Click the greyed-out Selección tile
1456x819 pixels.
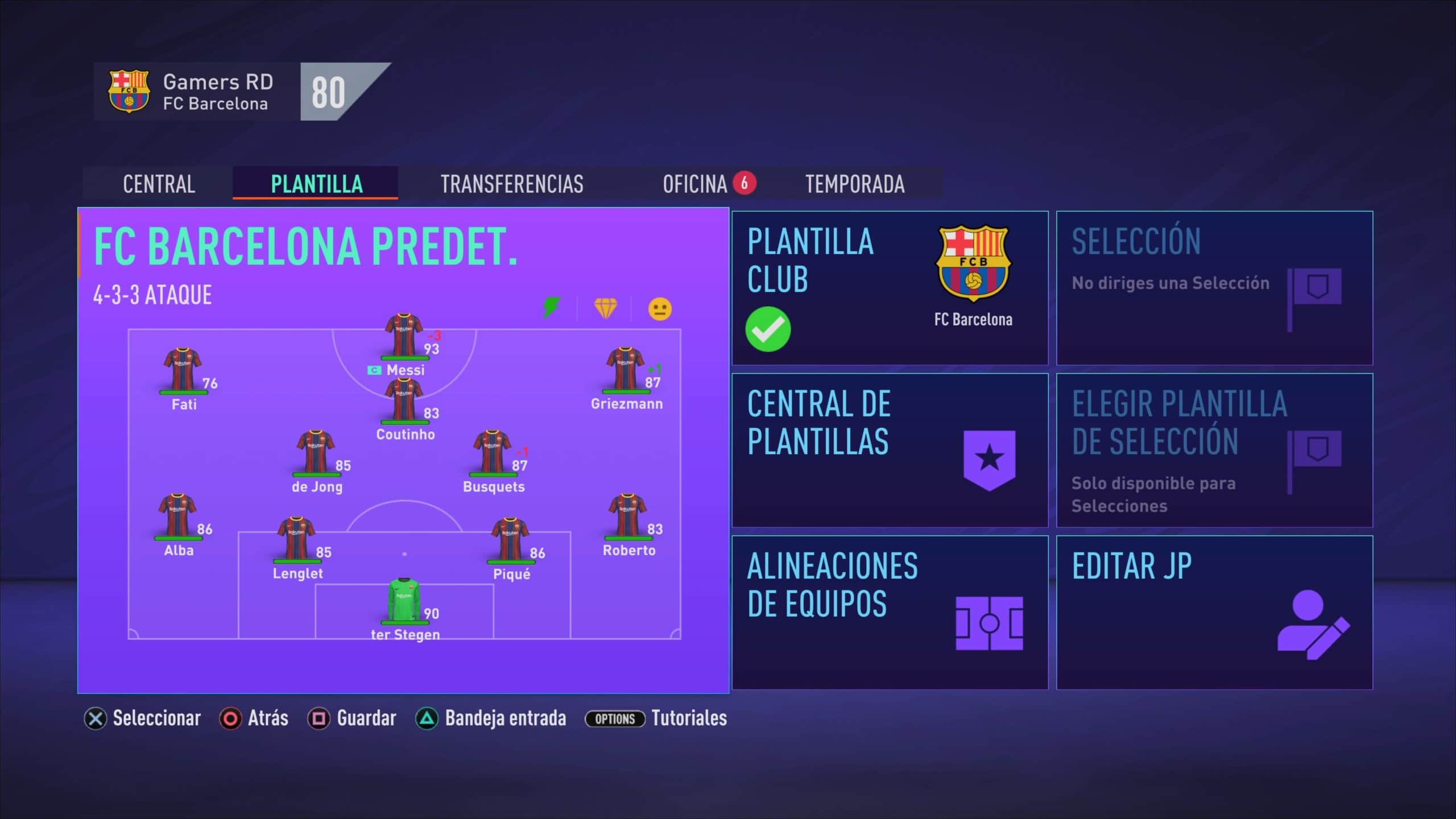pos(1214,288)
